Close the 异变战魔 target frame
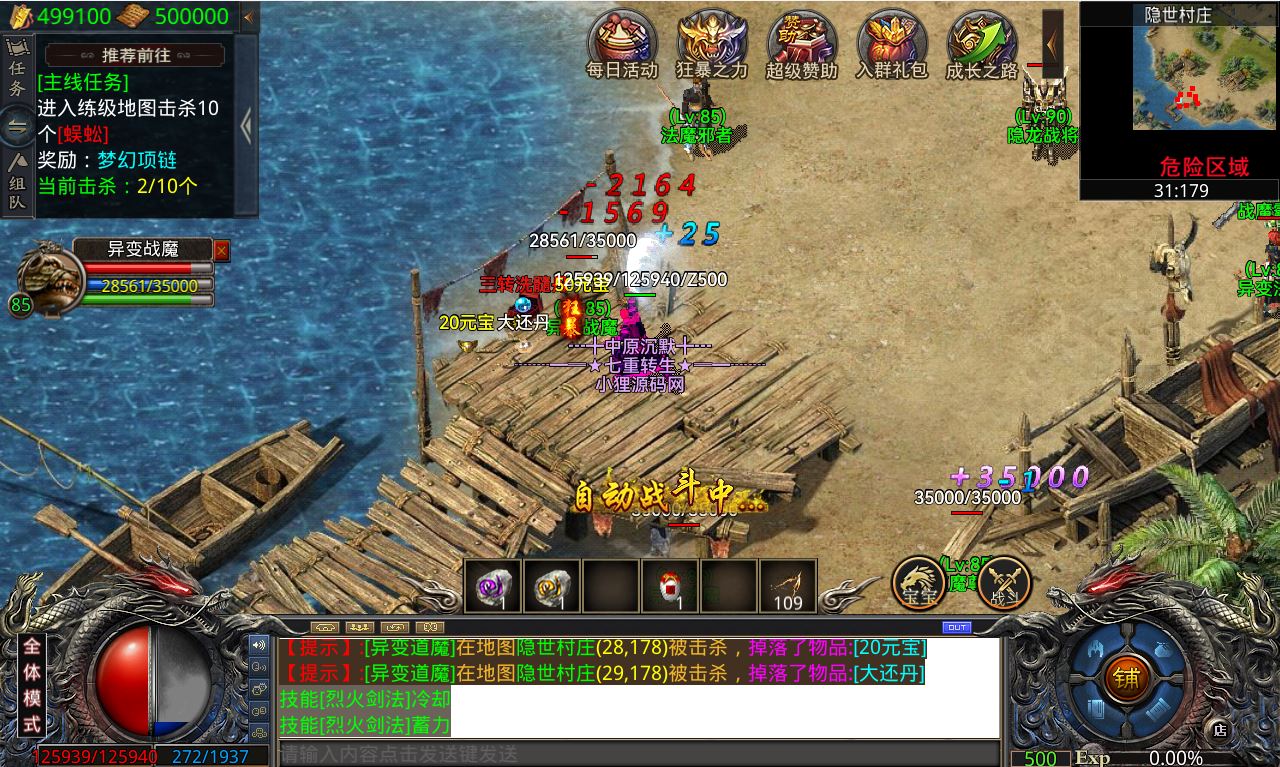The width and height of the screenshot is (1280, 767). pyautogui.click(x=222, y=250)
